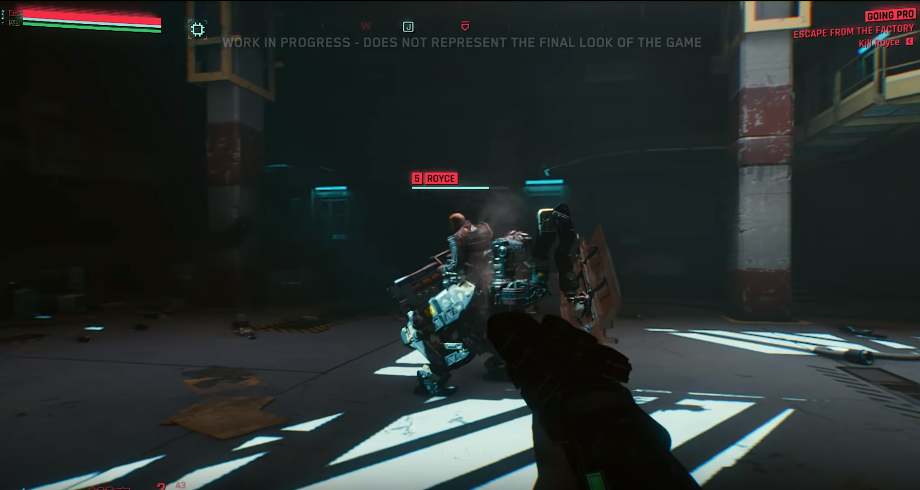Click the chip icon beside the health bar
This screenshot has width=920, height=490.
coord(198,30)
